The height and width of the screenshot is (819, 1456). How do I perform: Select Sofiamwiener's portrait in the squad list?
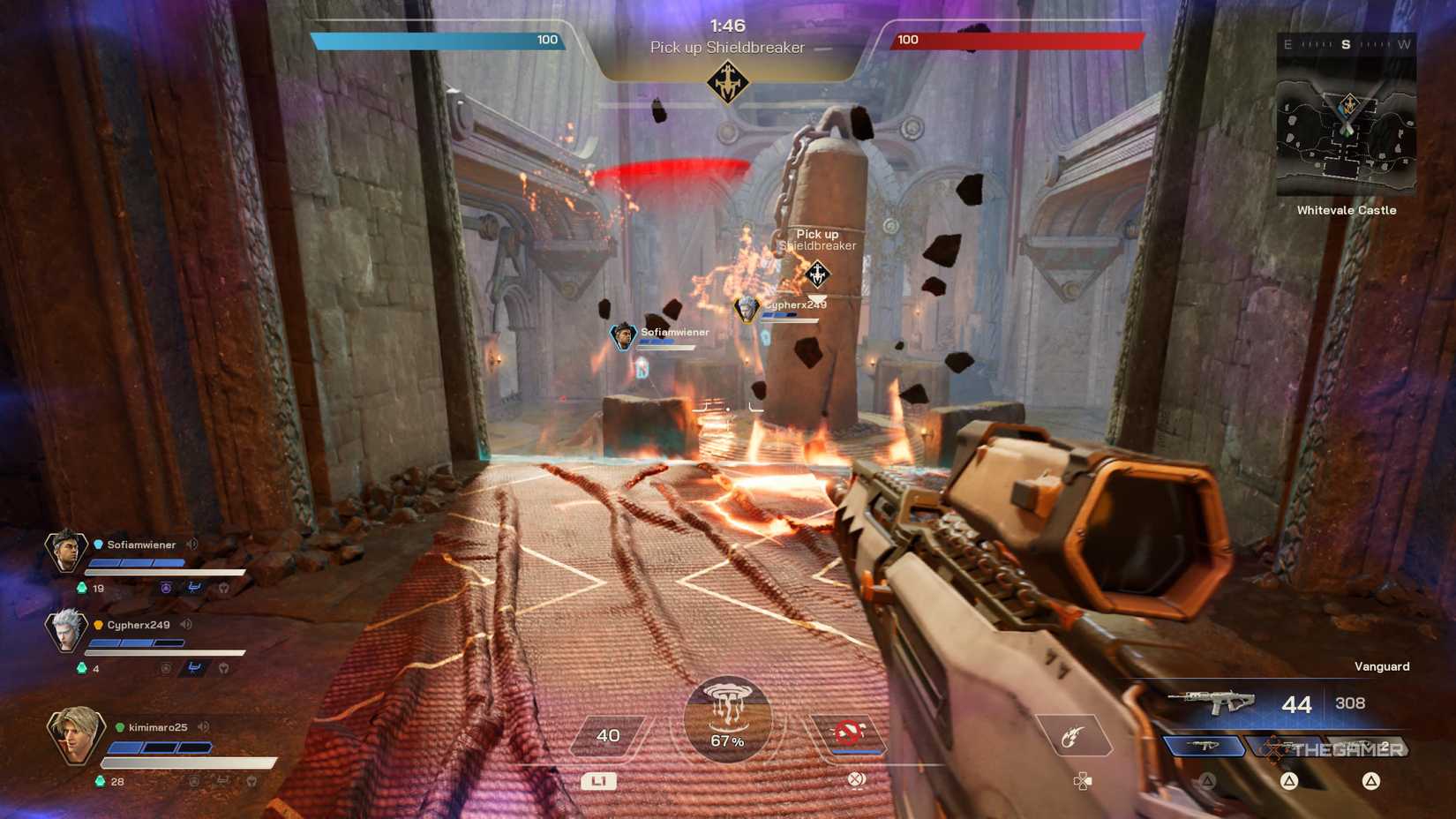[65, 552]
